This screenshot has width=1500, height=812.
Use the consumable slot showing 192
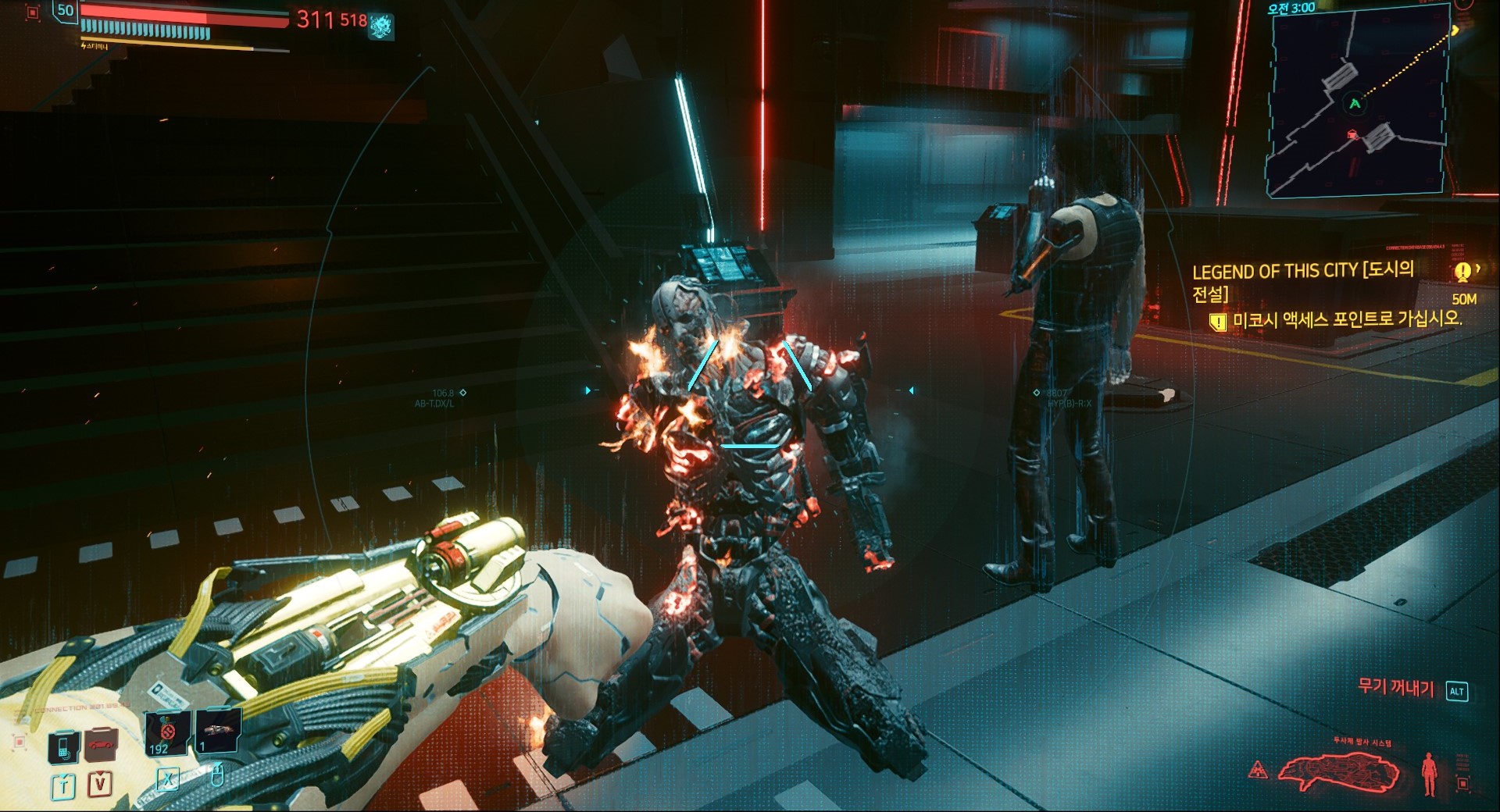pos(168,733)
